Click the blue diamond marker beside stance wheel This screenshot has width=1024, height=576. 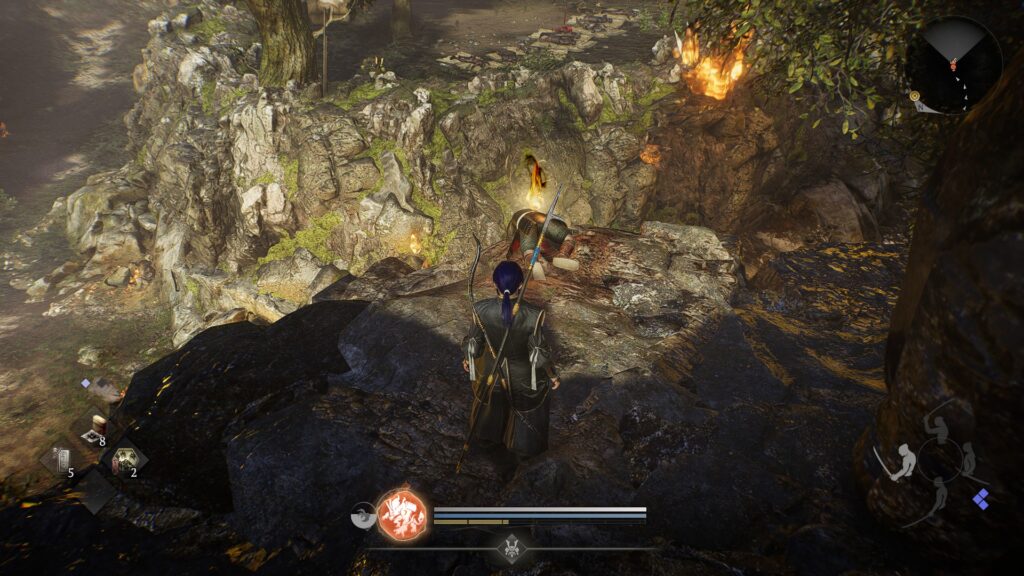[x=982, y=499]
